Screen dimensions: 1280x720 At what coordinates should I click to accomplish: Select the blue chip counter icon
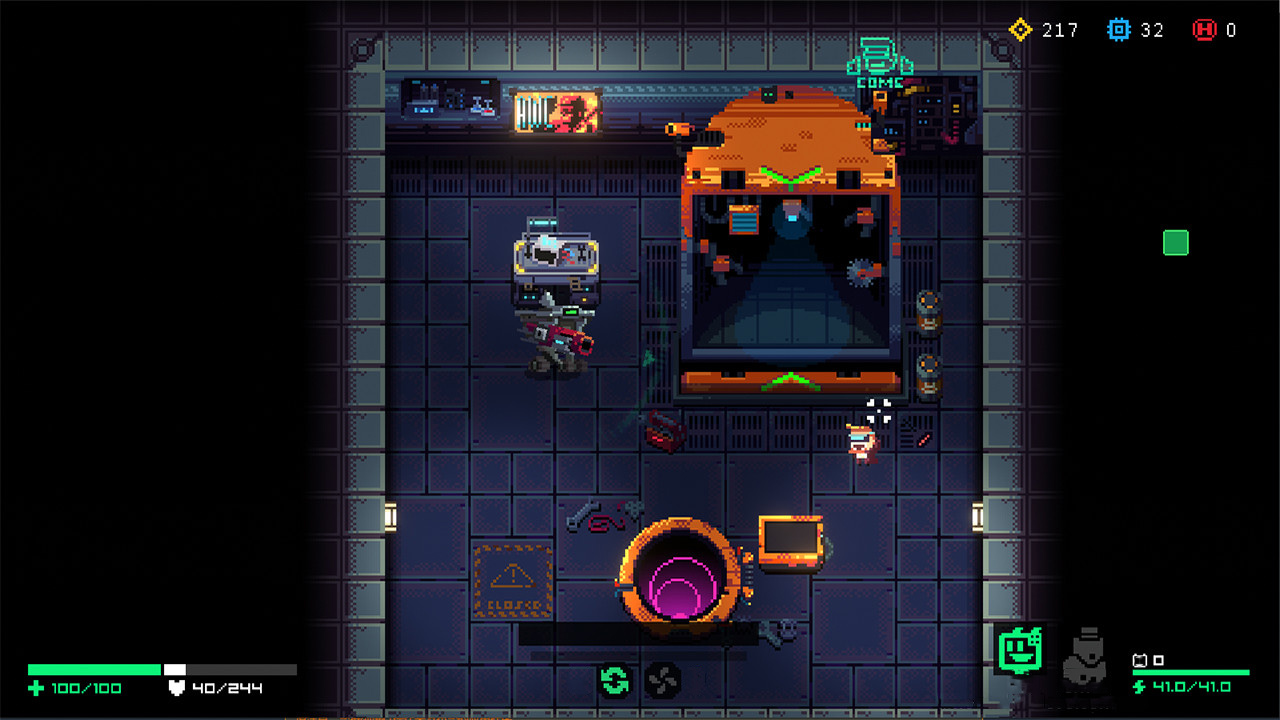tap(1121, 29)
